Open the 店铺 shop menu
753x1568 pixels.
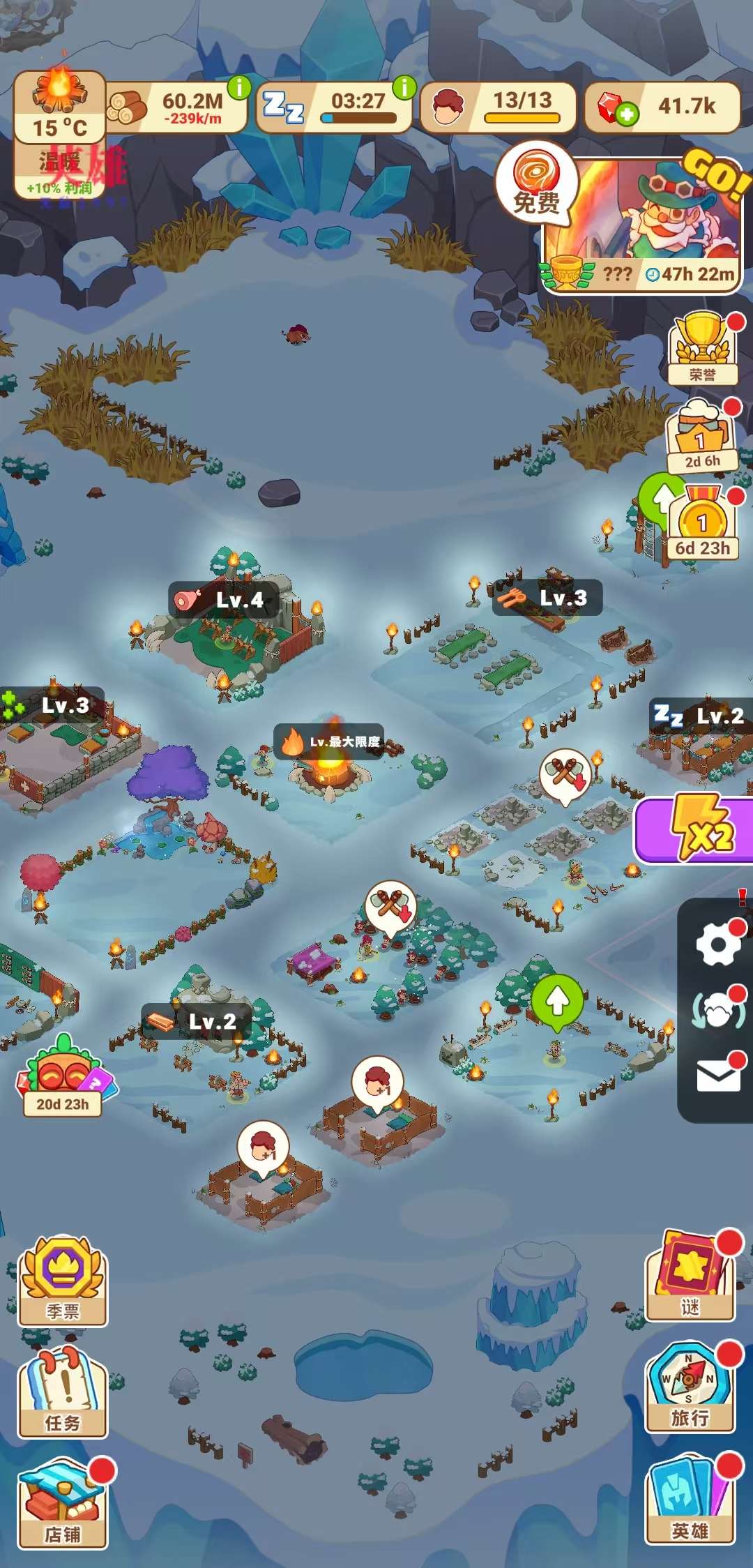[63, 1504]
